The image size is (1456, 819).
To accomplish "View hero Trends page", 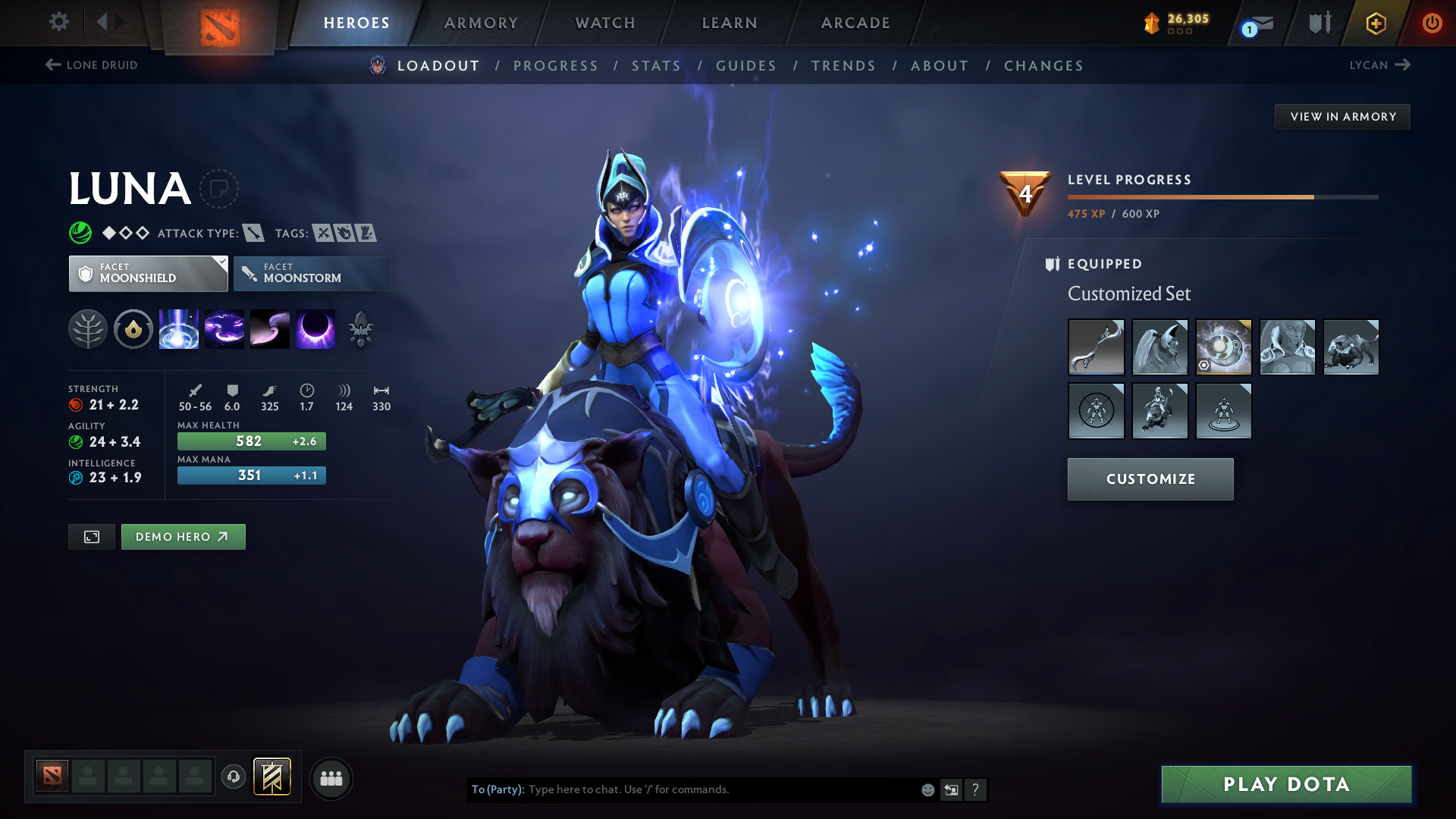I will 843,66.
